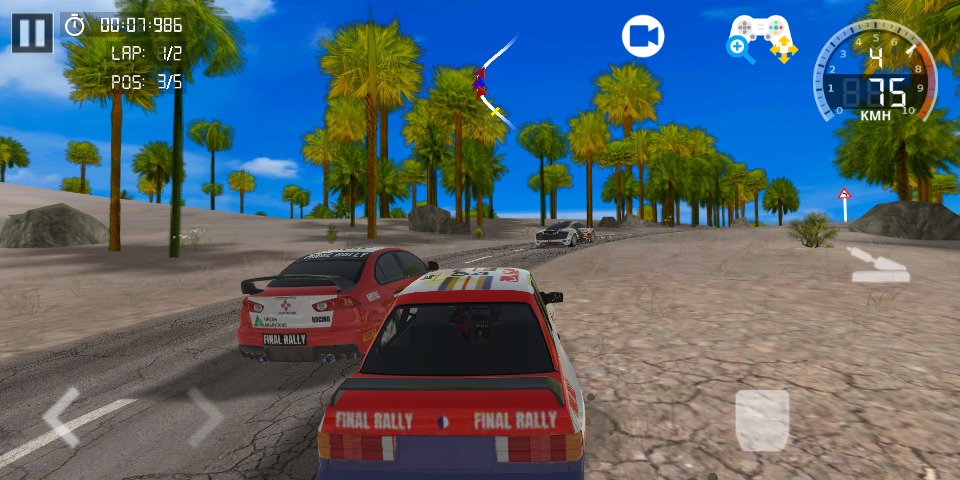The image size is (960, 480).
Task: Open the gamepad controls overlay
Action: click(762, 39)
